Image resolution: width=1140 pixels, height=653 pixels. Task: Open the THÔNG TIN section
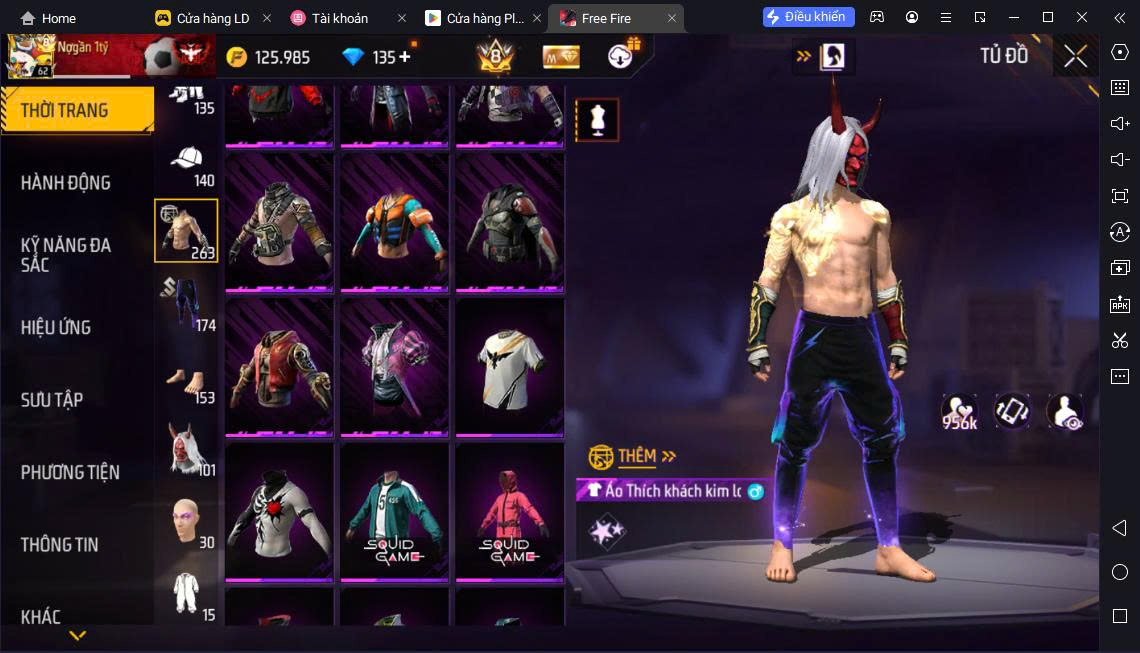60,545
